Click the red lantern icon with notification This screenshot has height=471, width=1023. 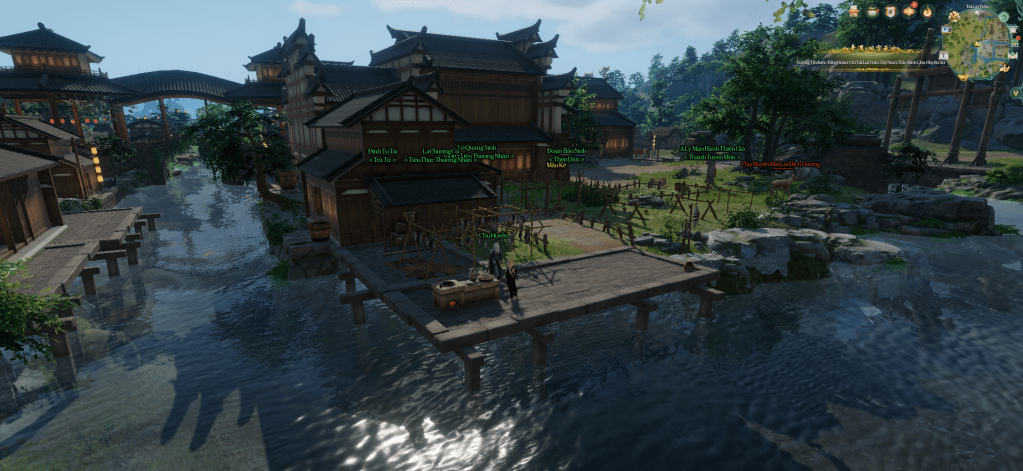tap(909, 11)
